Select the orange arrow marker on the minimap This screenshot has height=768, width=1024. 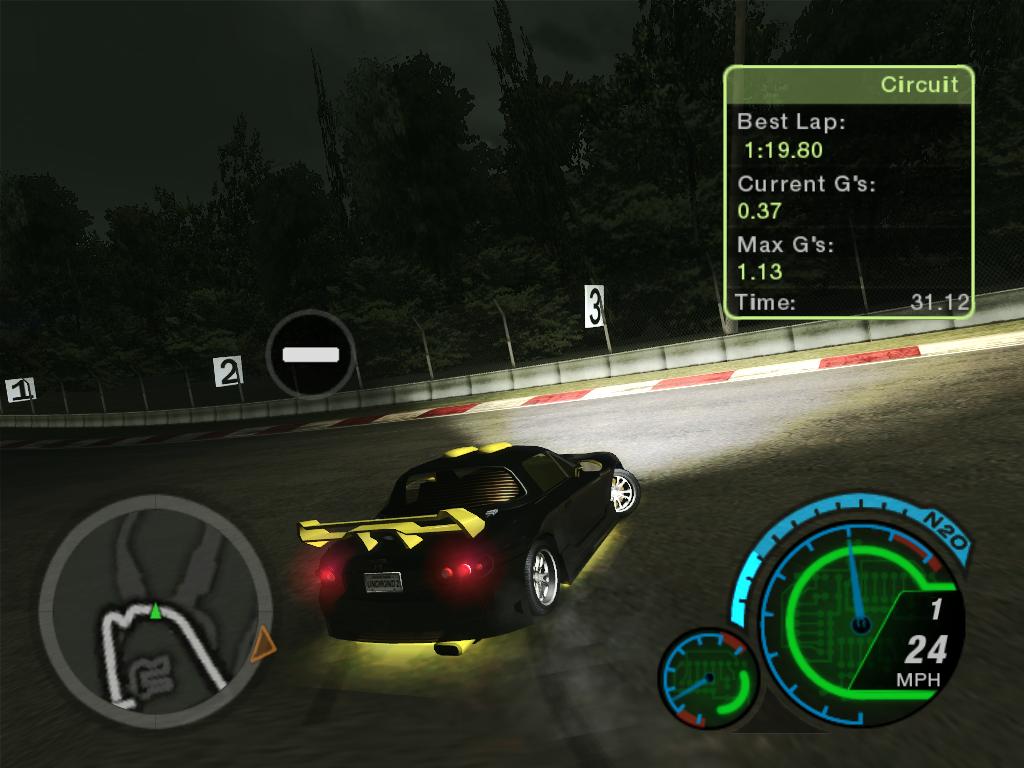pos(263,645)
